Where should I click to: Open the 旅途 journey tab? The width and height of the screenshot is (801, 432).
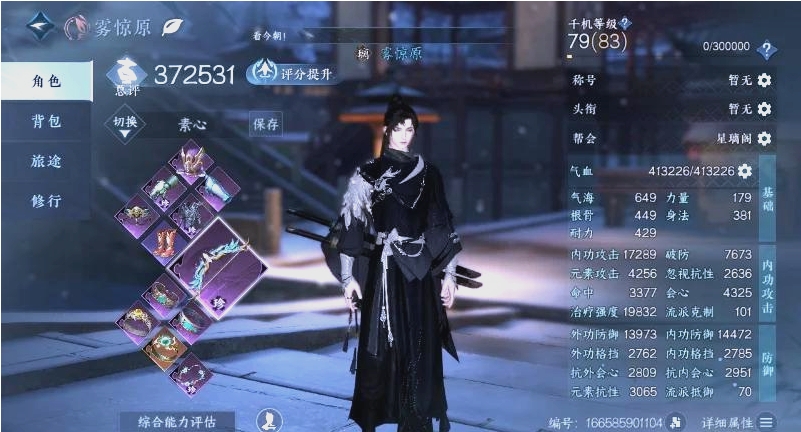46,161
